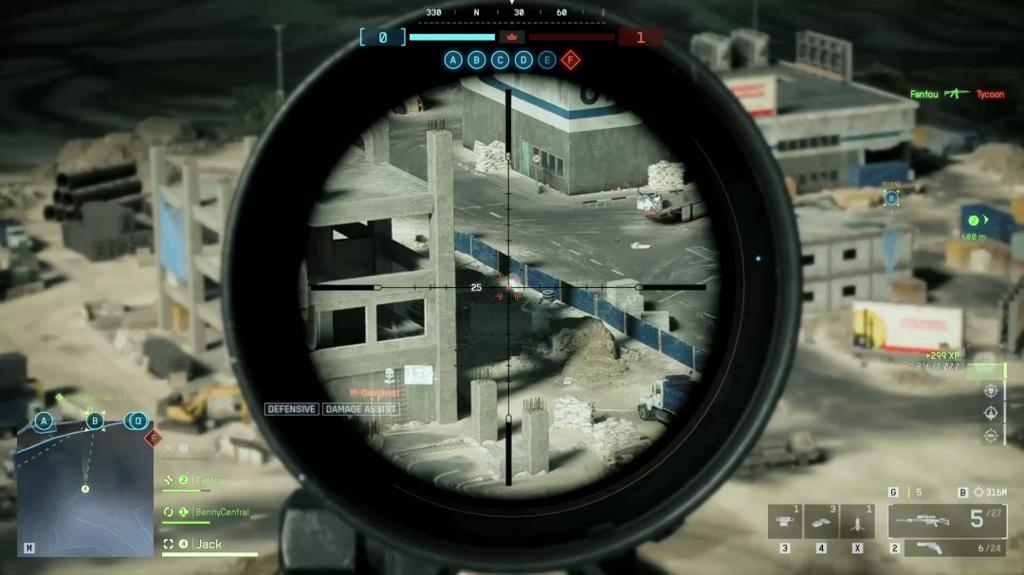Select the ammo pouch in slot 4
The height and width of the screenshot is (575, 1024).
[821, 522]
